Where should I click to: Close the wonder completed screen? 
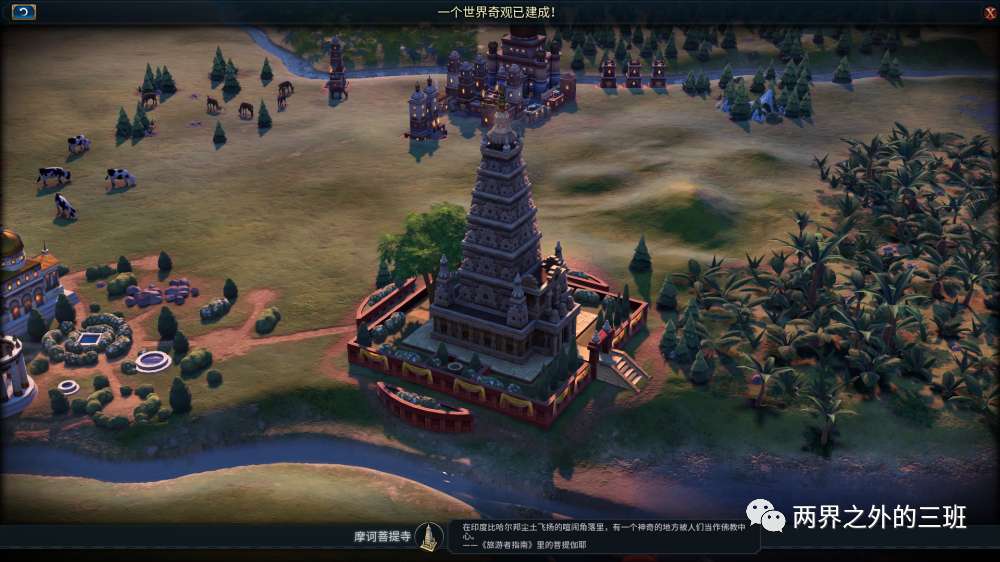pyautogui.click(x=989, y=12)
